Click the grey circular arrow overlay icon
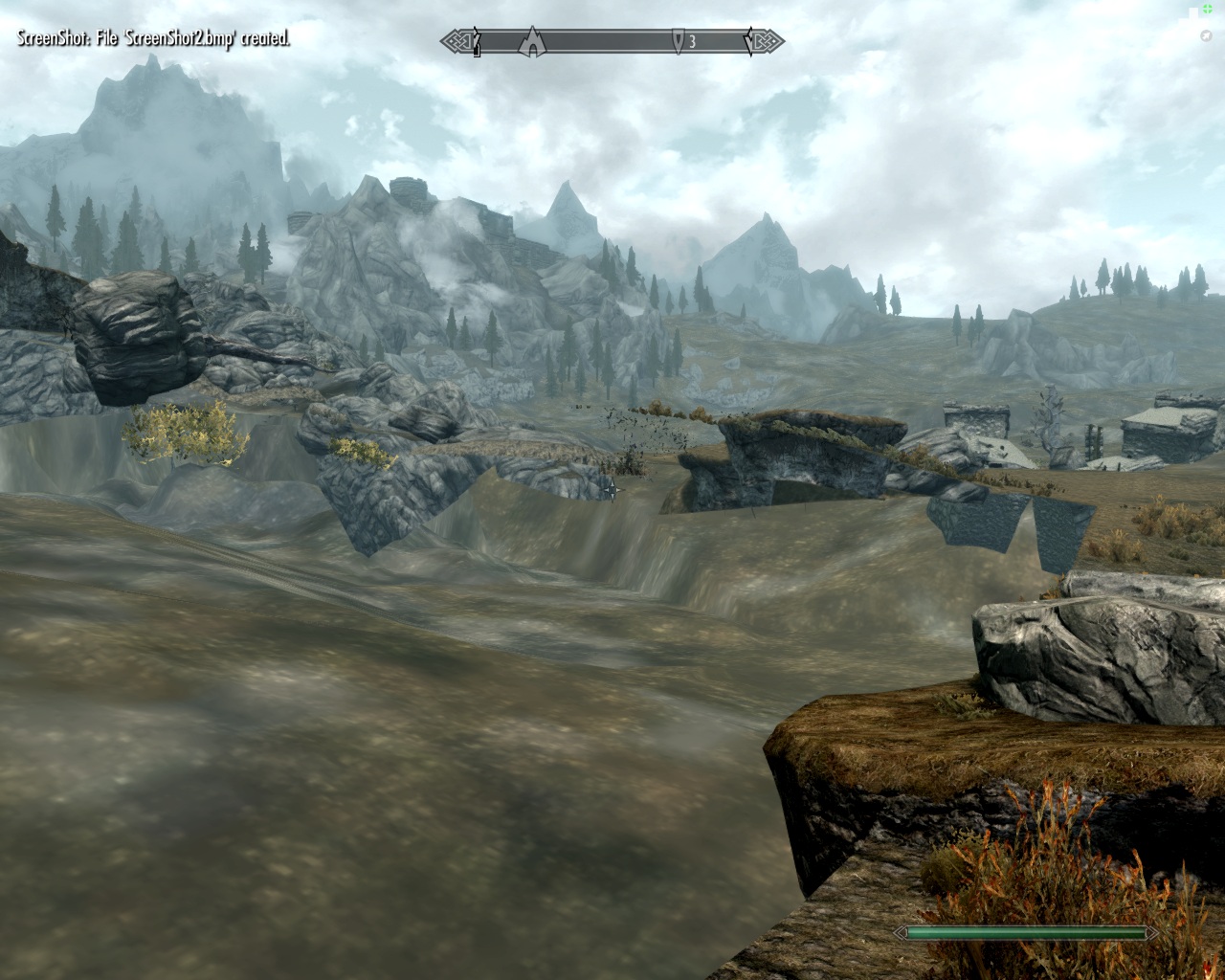1225x980 pixels. (1207, 35)
